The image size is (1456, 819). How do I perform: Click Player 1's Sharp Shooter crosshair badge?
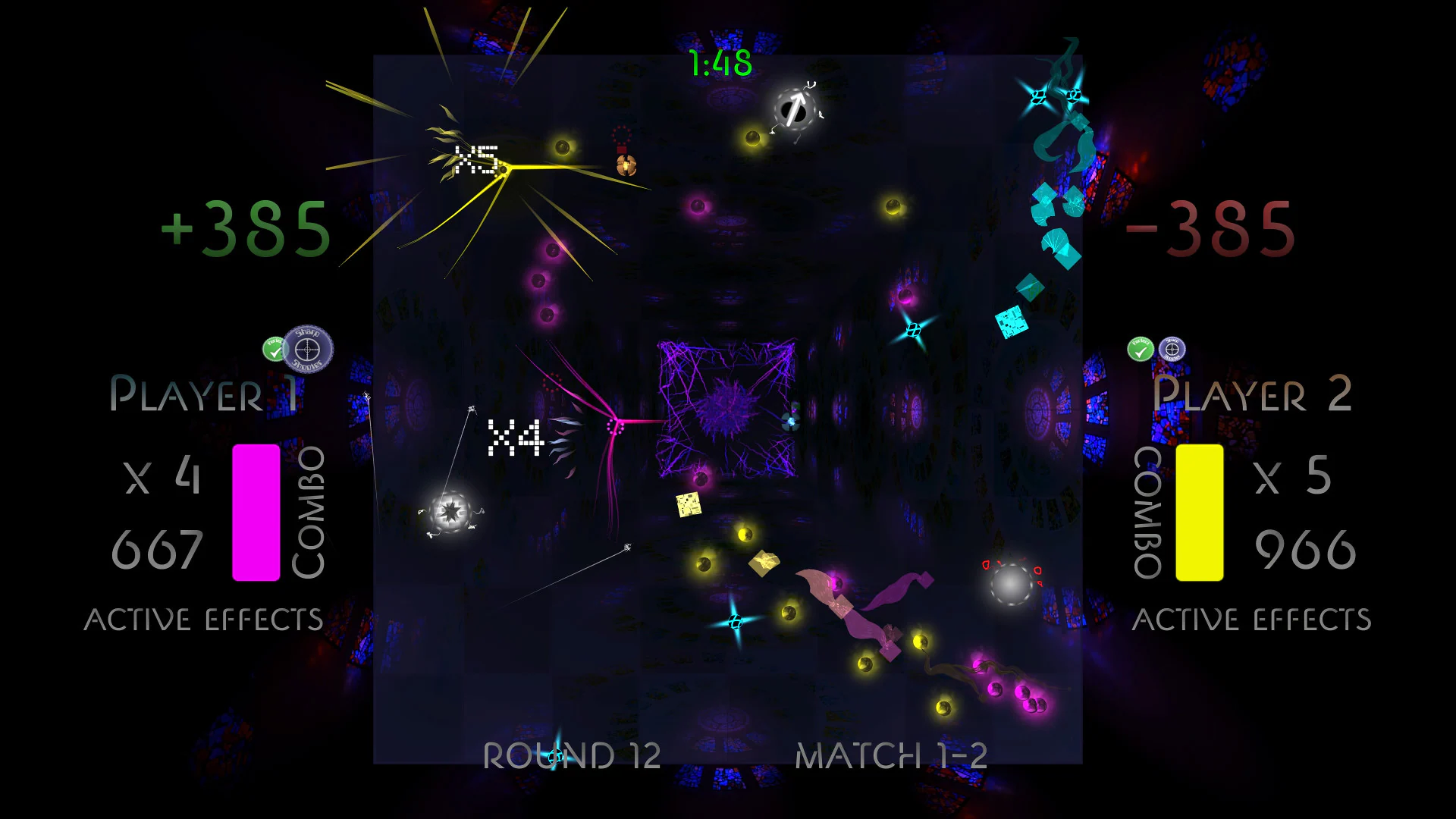point(308,351)
